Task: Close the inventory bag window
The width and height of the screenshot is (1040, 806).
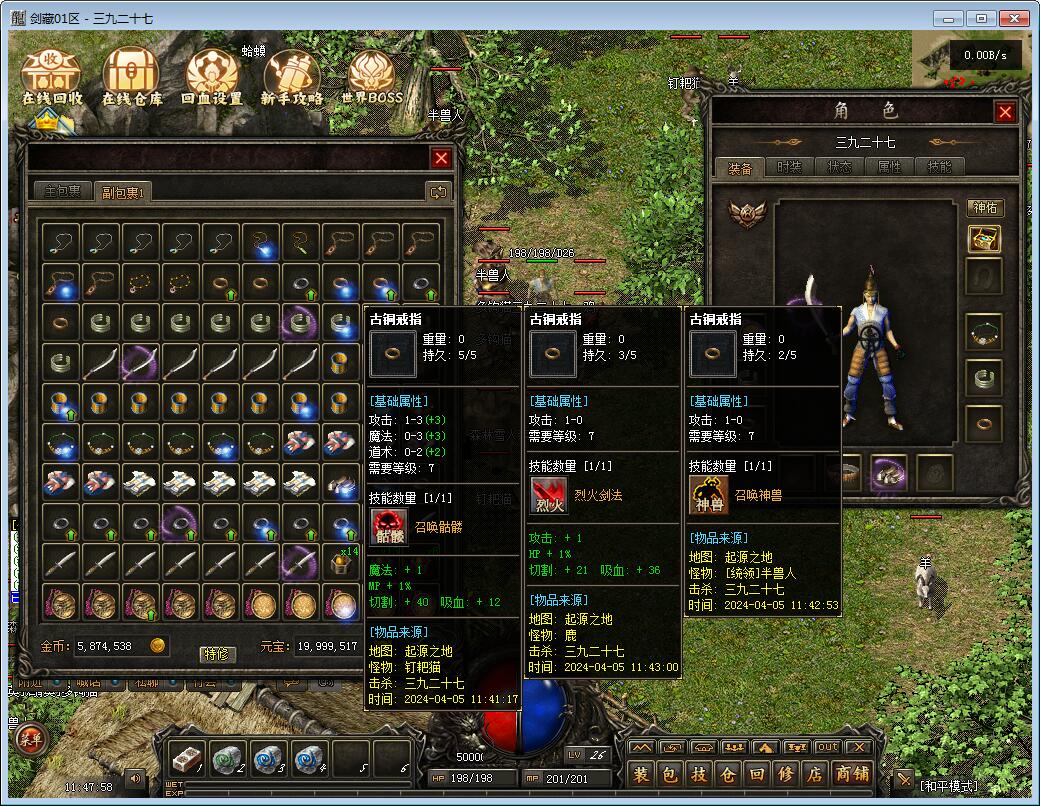Action: click(x=441, y=158)
